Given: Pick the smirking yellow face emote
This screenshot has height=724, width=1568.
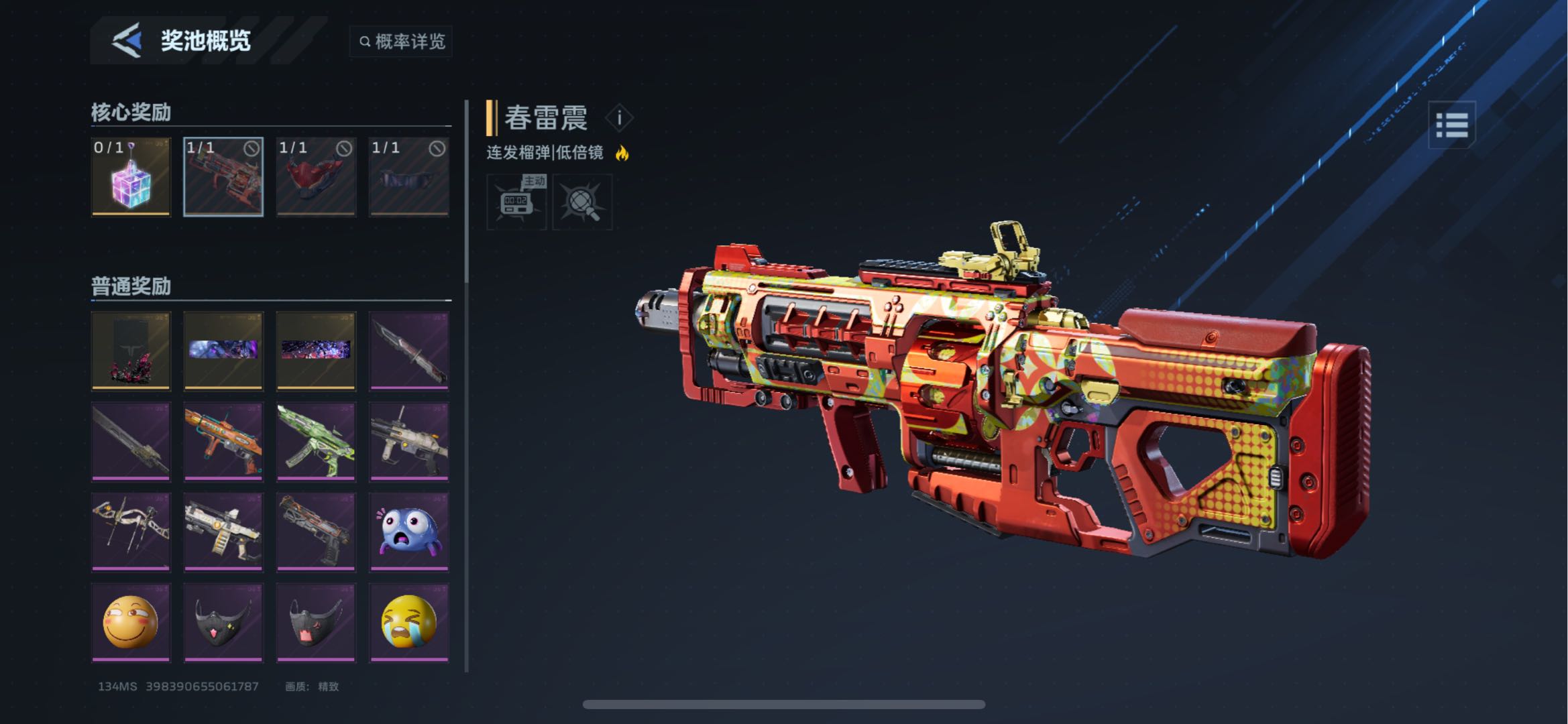Looking at the screenshot, I should pos(131,622).
